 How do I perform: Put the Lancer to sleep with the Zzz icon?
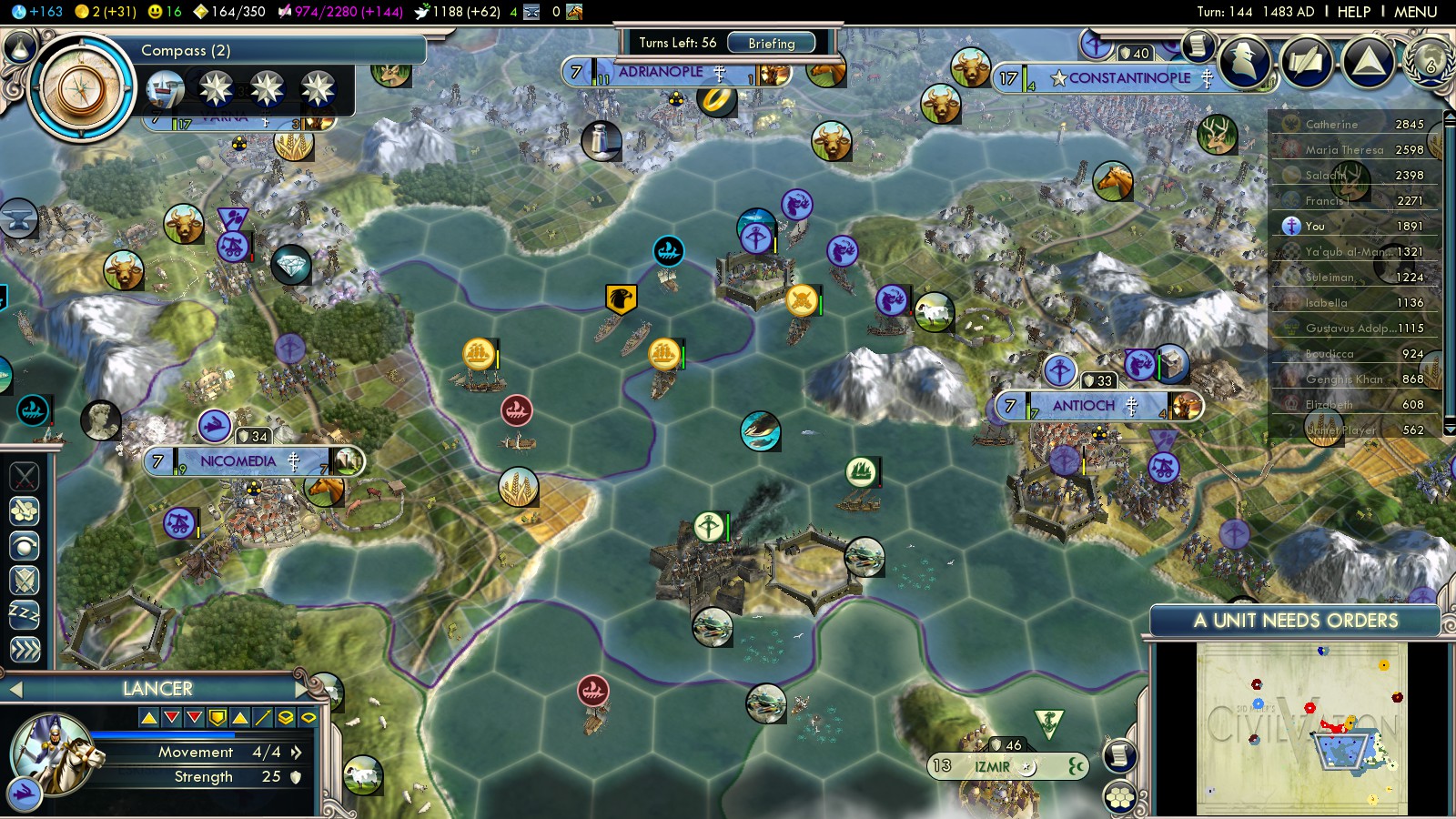click(x=23, y=613)
